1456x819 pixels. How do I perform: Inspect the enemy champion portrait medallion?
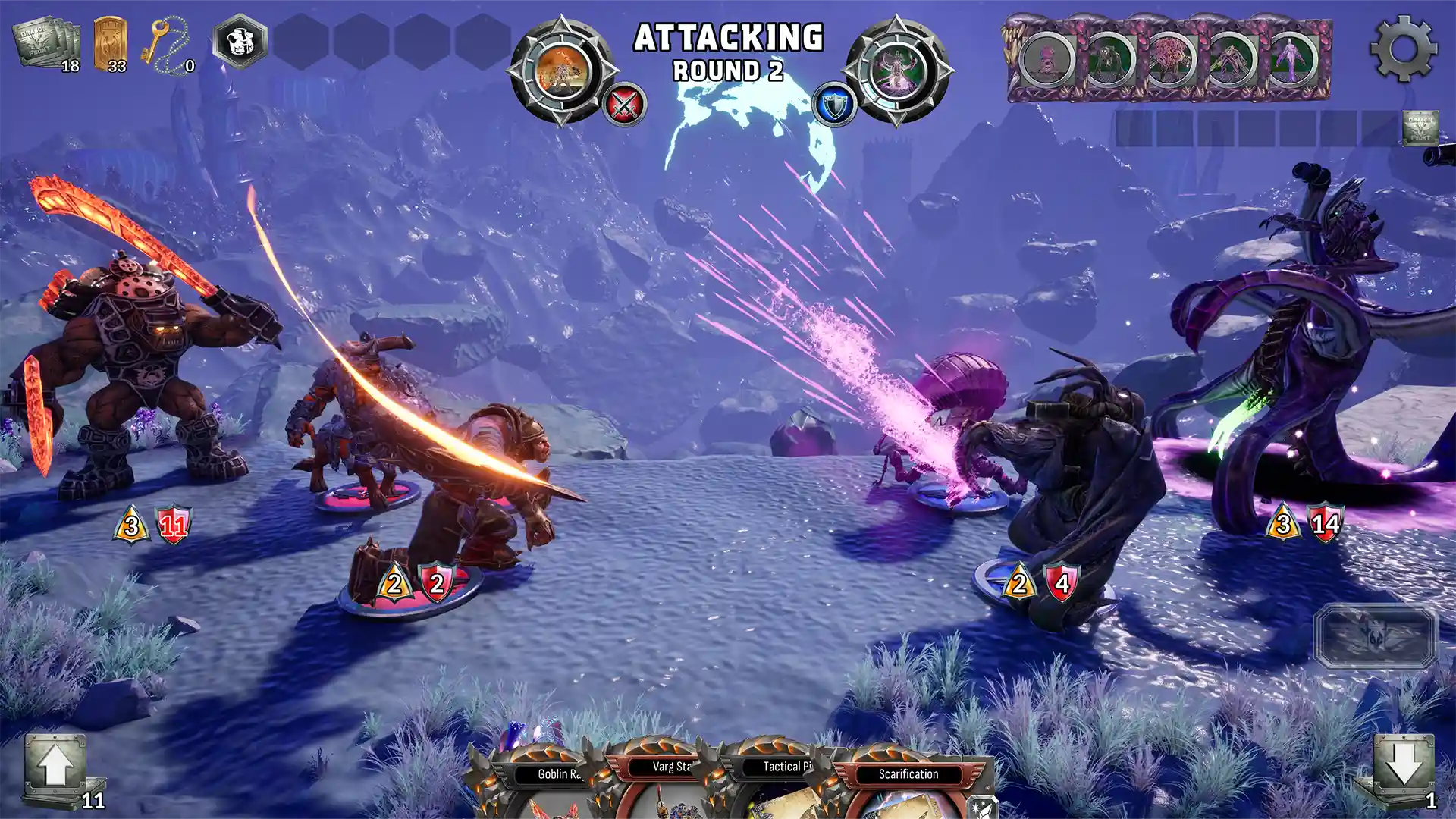point(896,70)
